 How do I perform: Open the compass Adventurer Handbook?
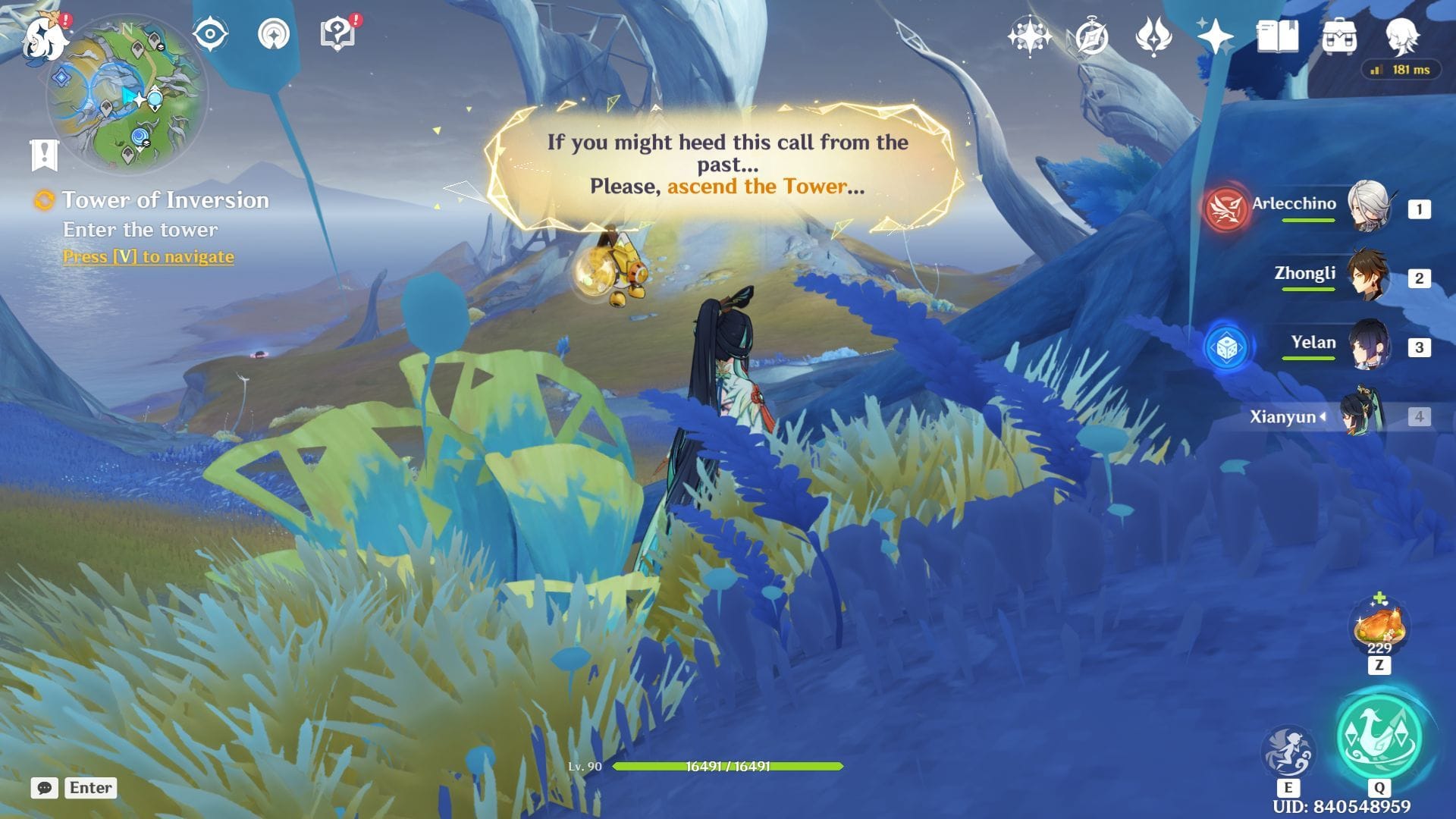point(1091,36)
